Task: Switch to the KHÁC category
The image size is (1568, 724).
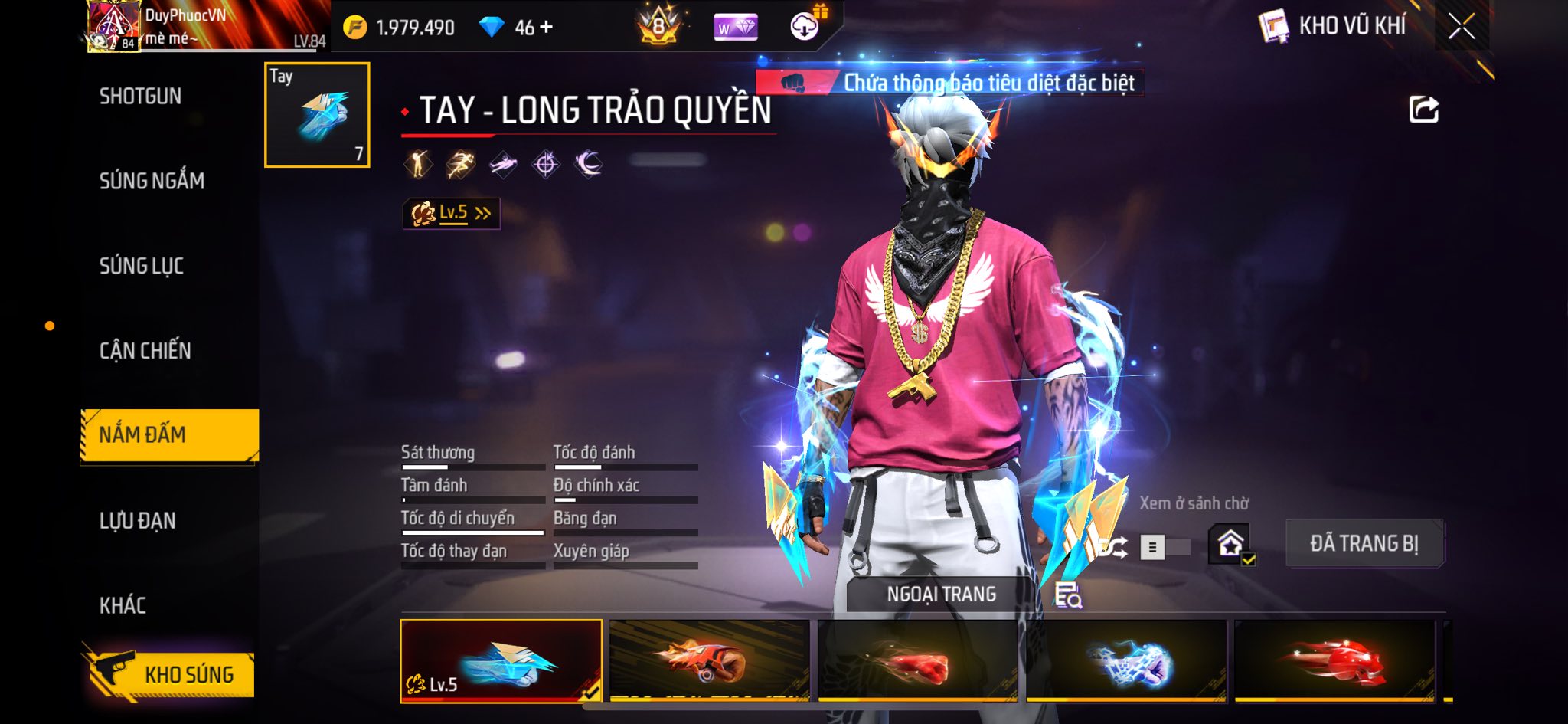Action: pyautogui.click(x=122, y=605)
